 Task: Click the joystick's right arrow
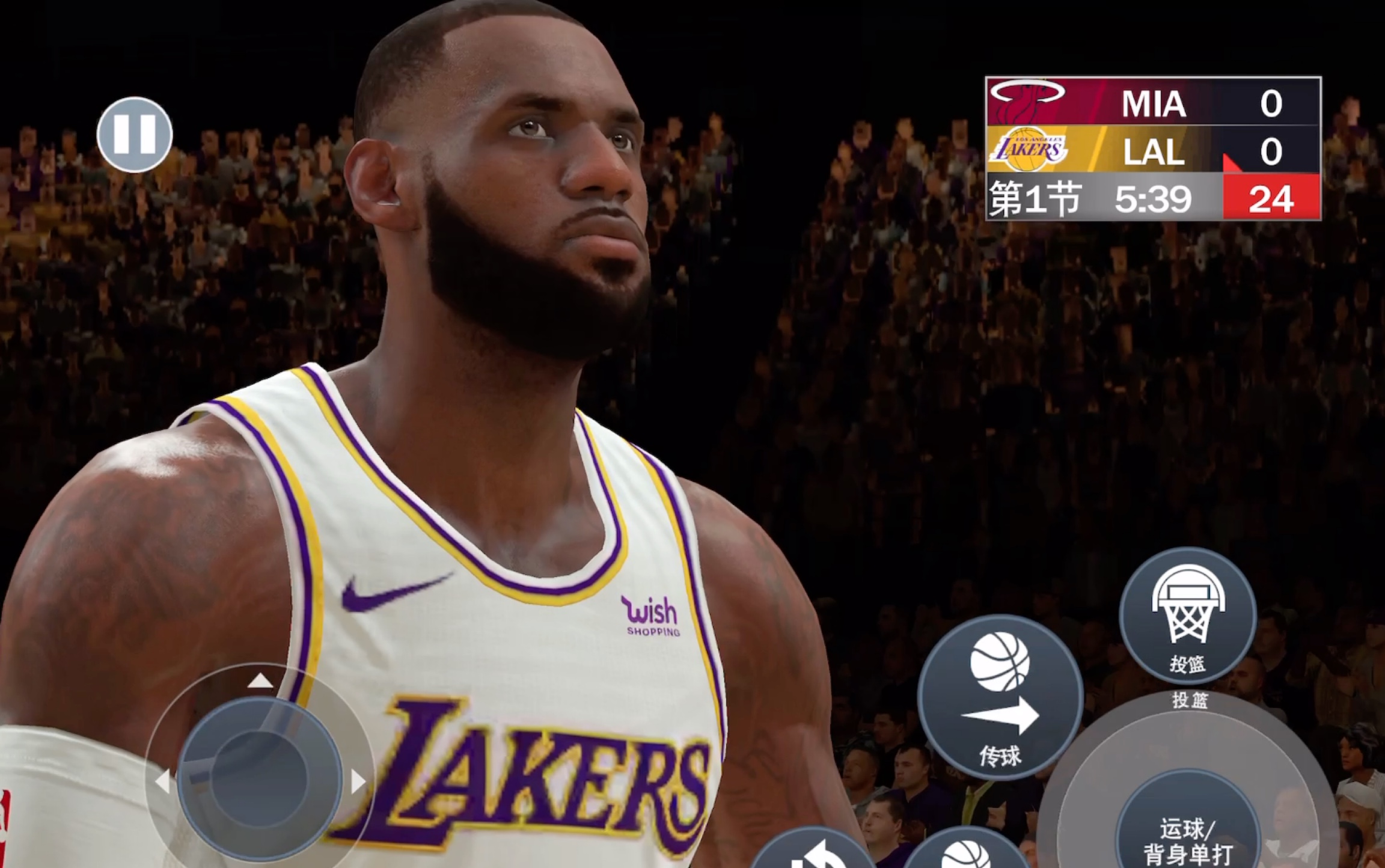(x=358, y=781)
